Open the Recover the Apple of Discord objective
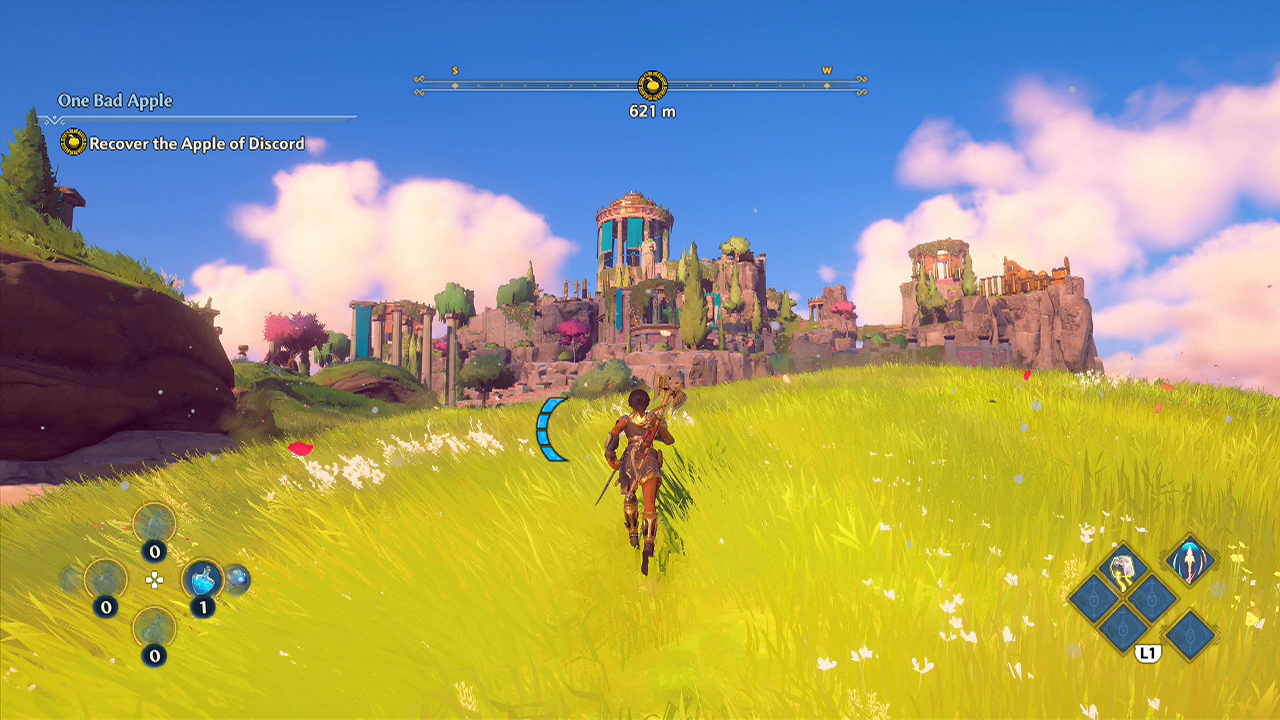This screenshot has height=720, width=1280. click(197, 144)
